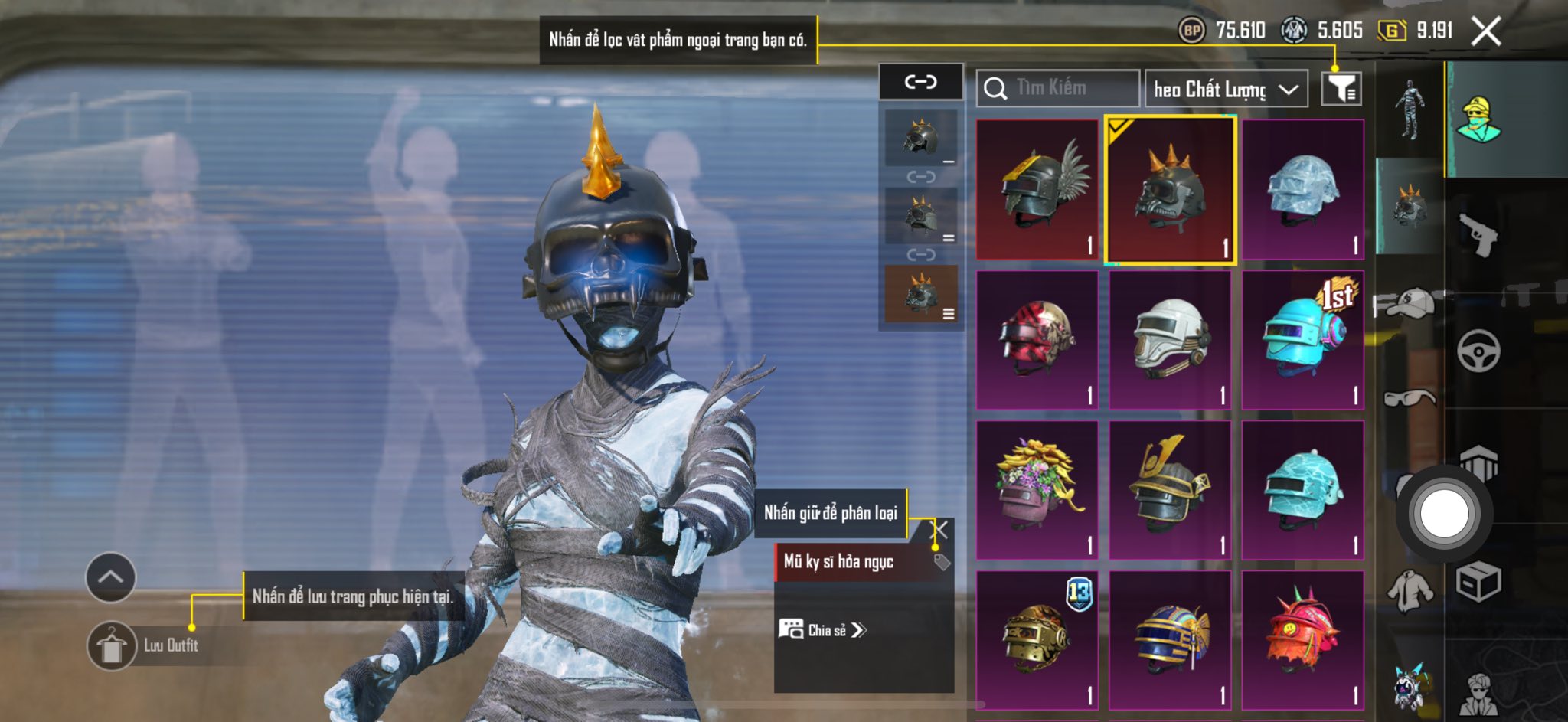Switch to the steering wheel vehicle category
The height and width of the screenshot is (722, 1568).
1478,351
